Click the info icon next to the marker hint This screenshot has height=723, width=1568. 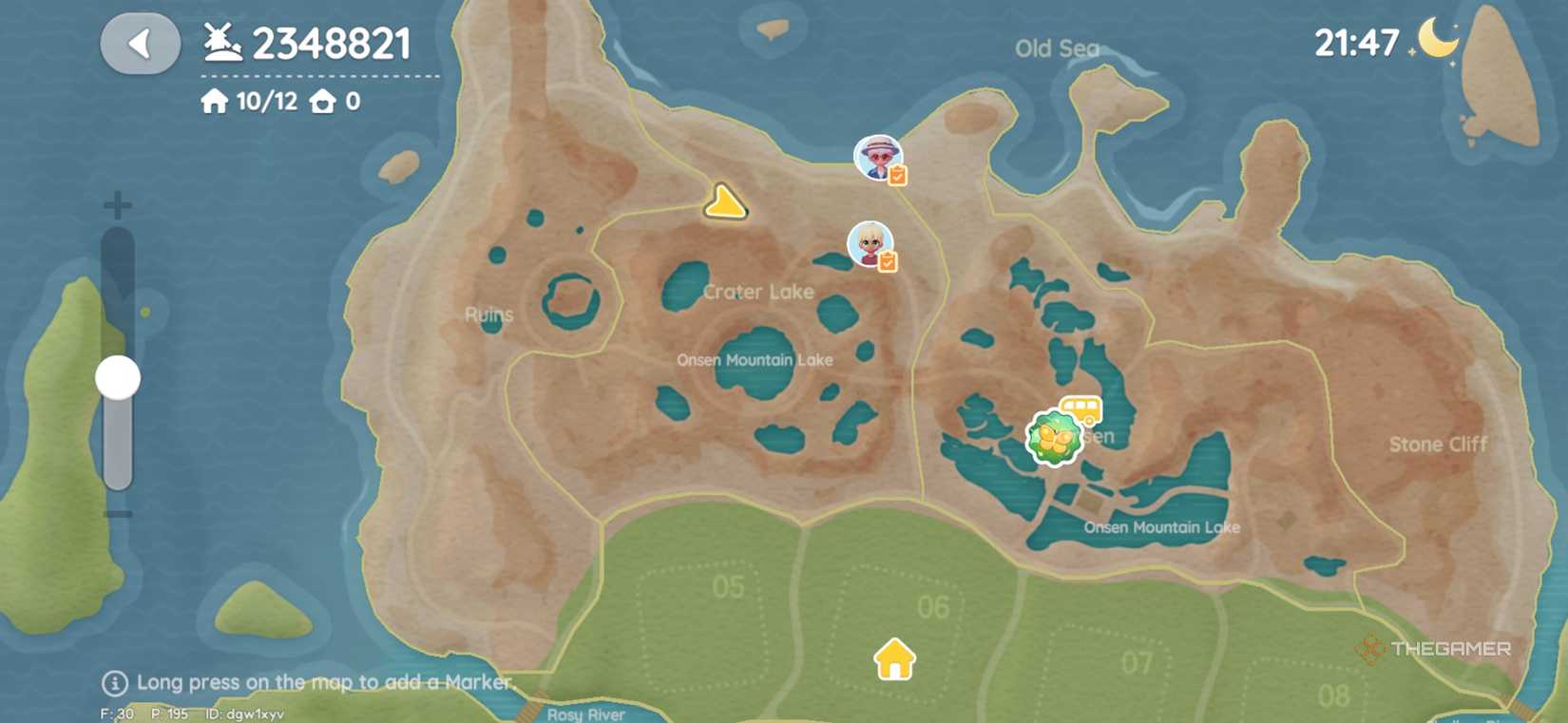coord(116,682)
